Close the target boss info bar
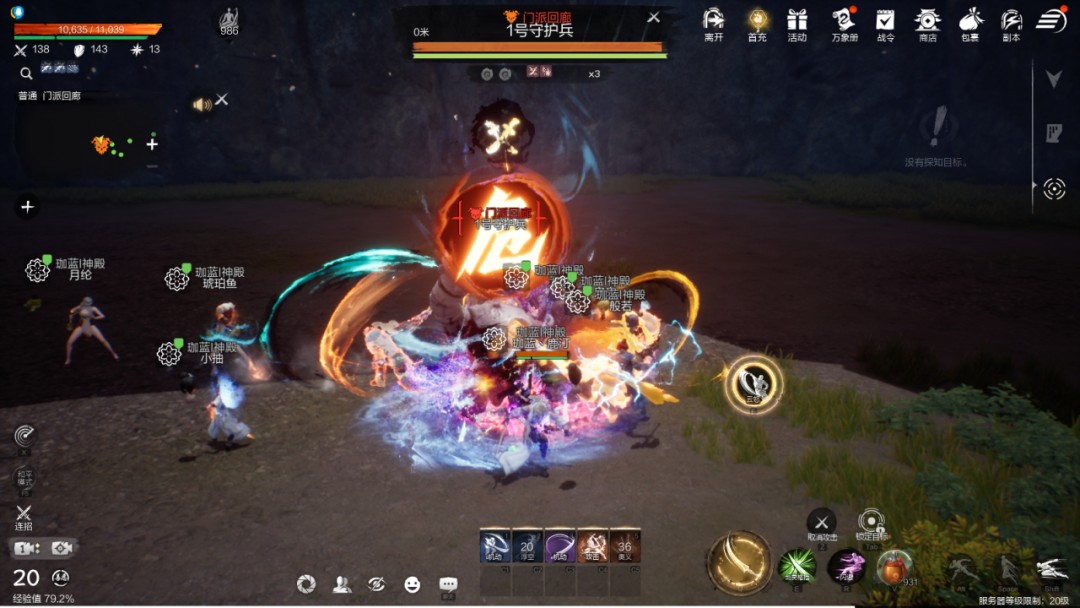The image size is (1080, 608). 653,17
